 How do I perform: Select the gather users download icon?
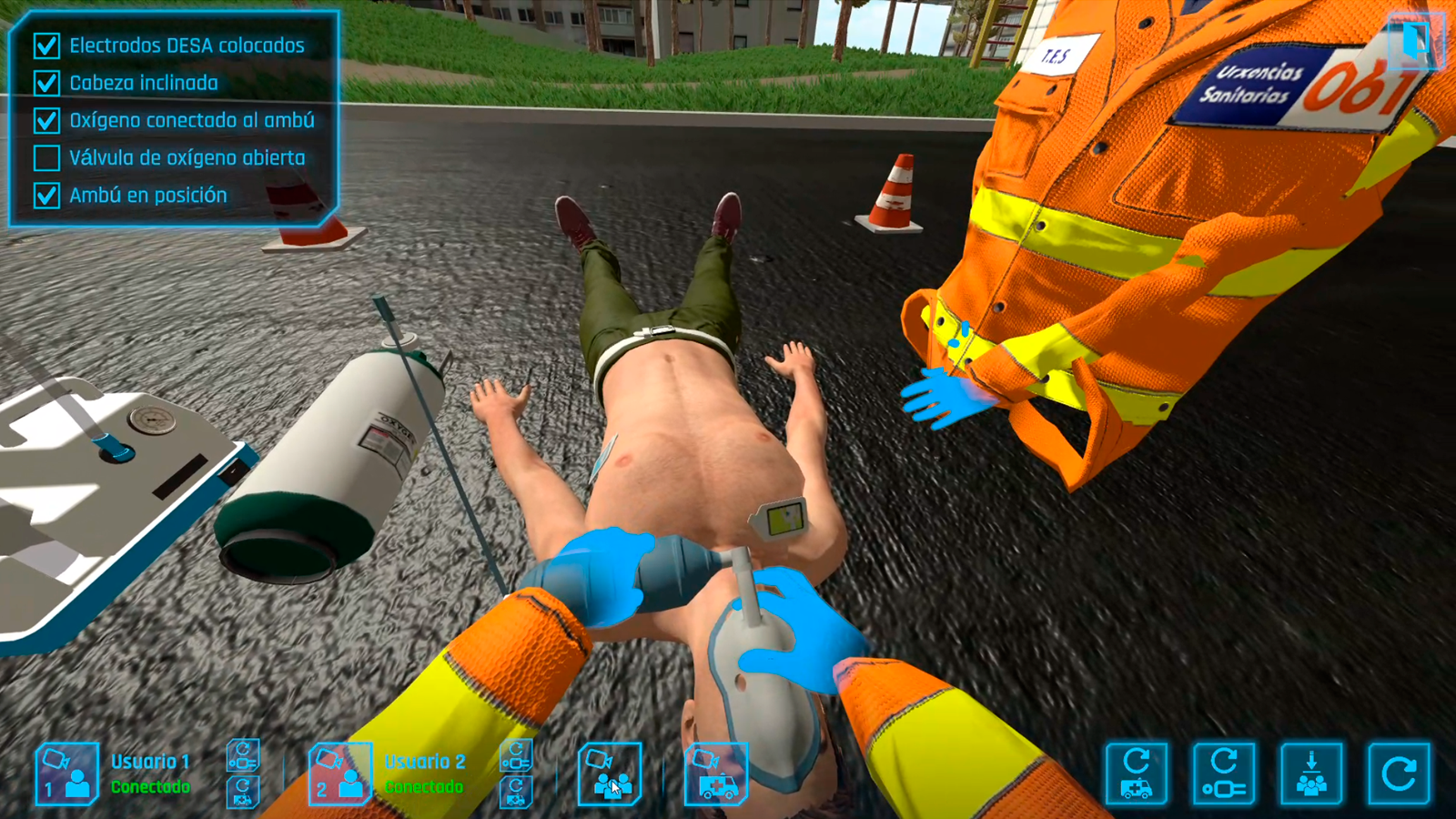tap(1310, 773)
